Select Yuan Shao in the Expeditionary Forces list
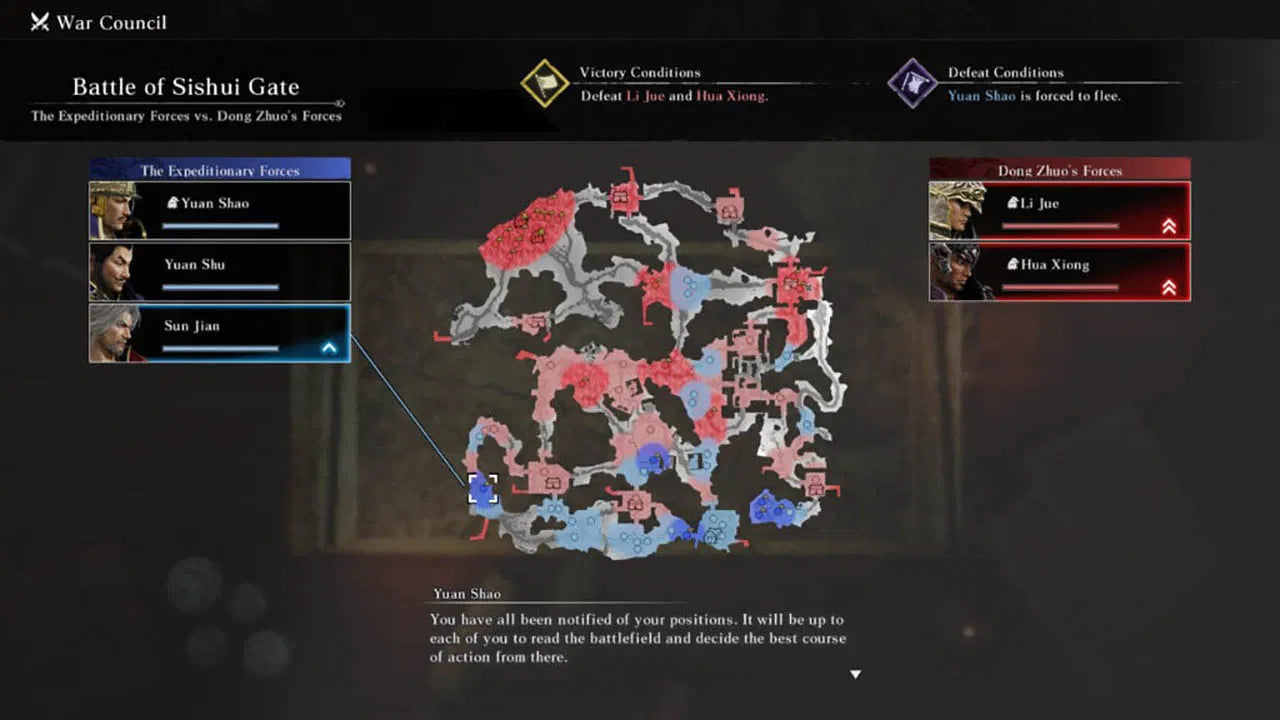1280x720 pixels. pyautogui.click(x=220, y=210)
